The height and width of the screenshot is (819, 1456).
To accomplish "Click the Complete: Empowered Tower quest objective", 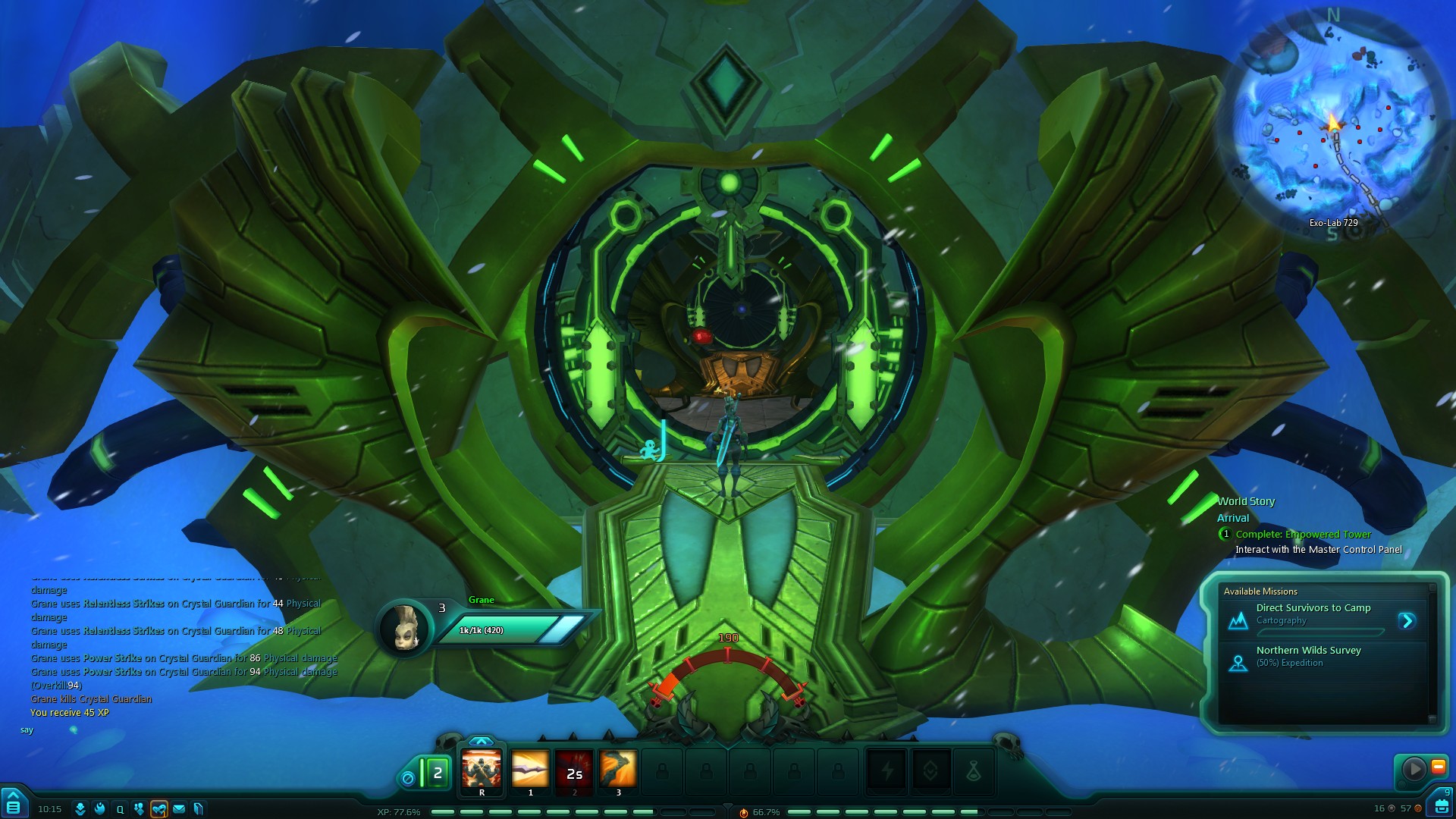I will (1303, 535).
